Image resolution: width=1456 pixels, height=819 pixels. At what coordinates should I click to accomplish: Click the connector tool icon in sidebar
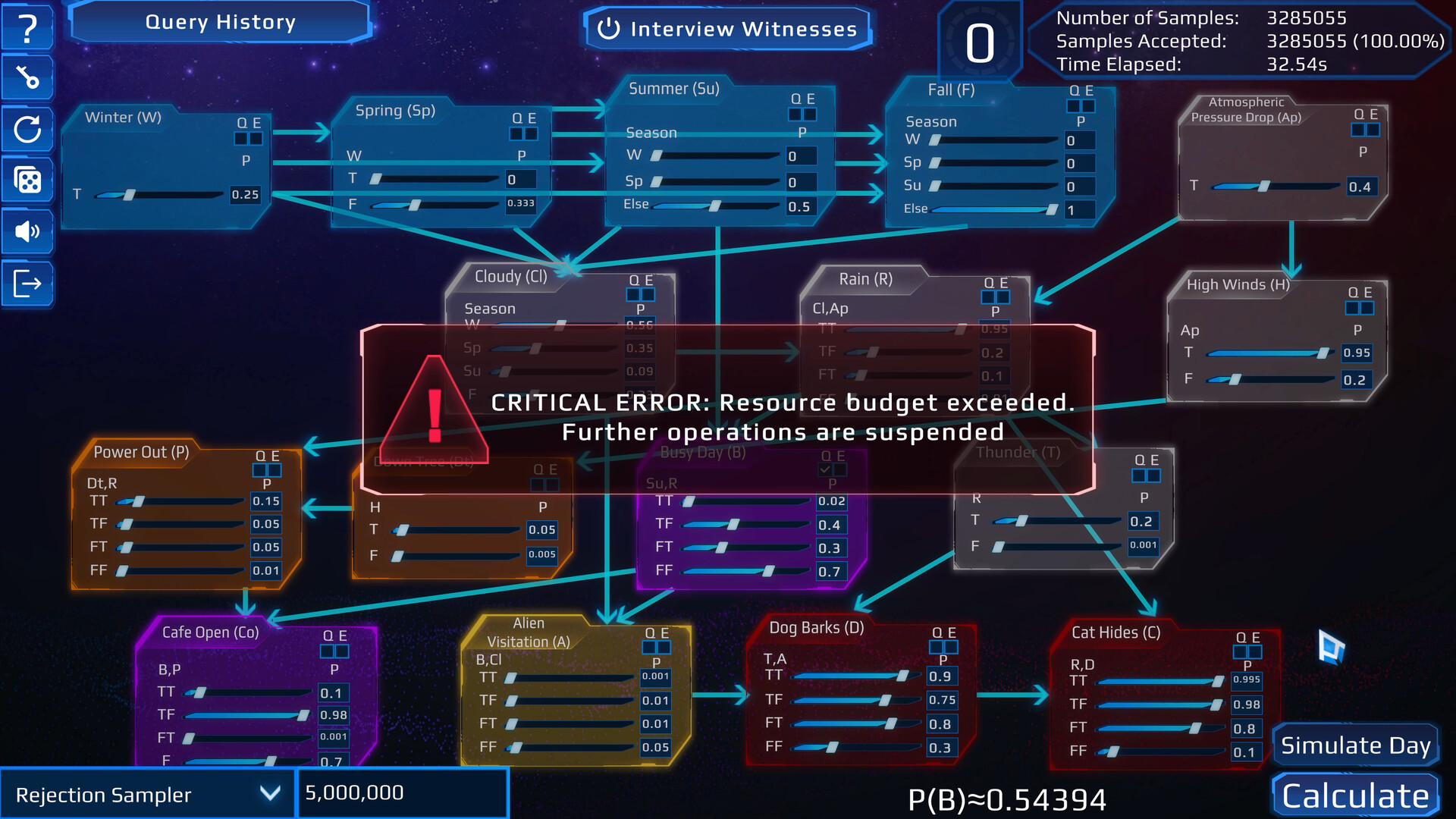point(27,77)
